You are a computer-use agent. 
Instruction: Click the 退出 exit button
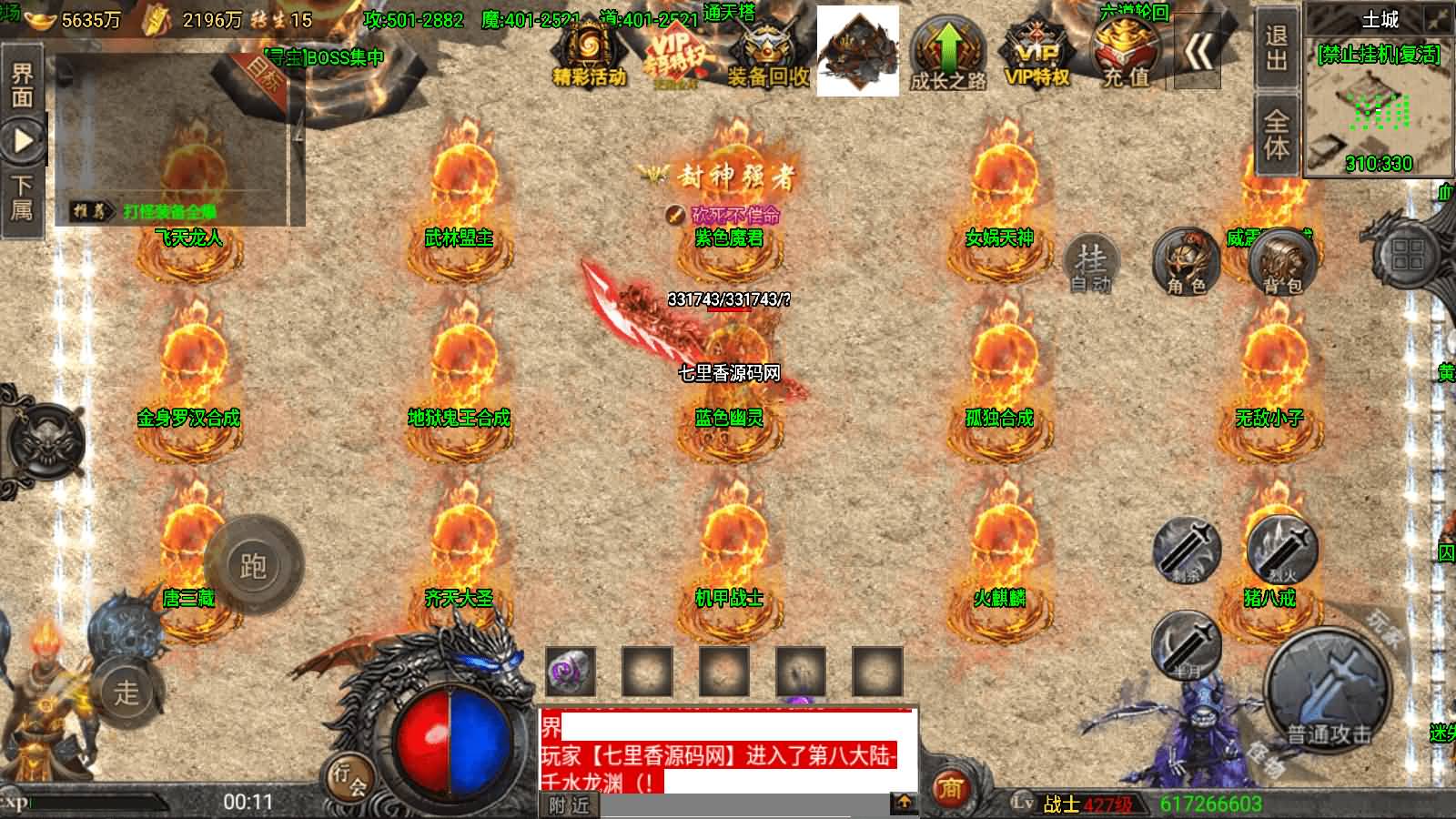[1276, 47]
